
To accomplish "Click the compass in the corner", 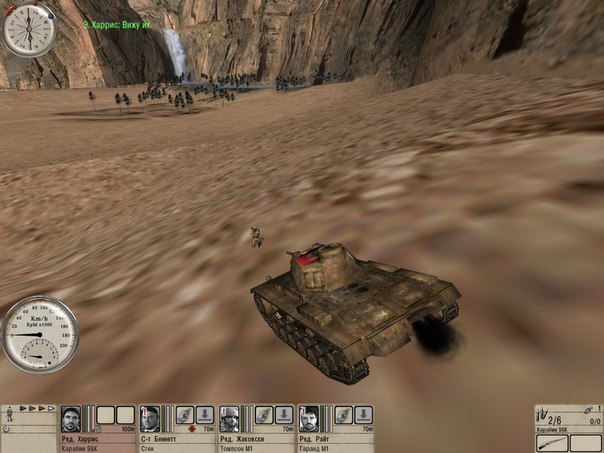I will tap(27, 28).
